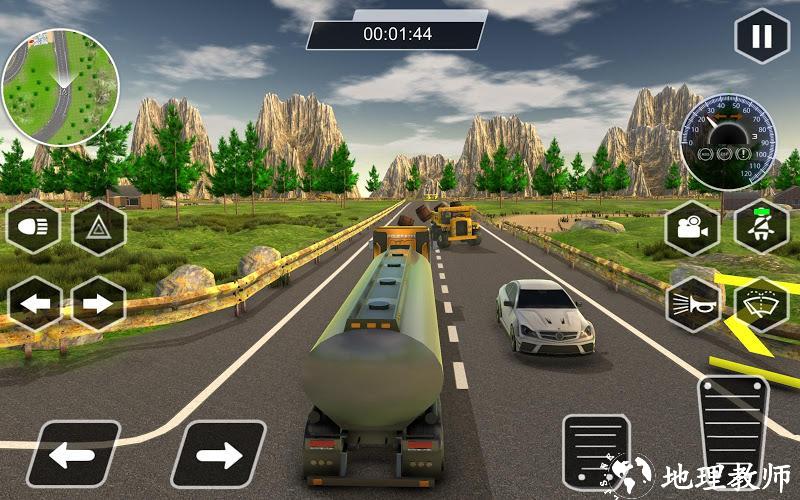
Task: Steer left with the large slanted arrow
Action: pos(72,454)
